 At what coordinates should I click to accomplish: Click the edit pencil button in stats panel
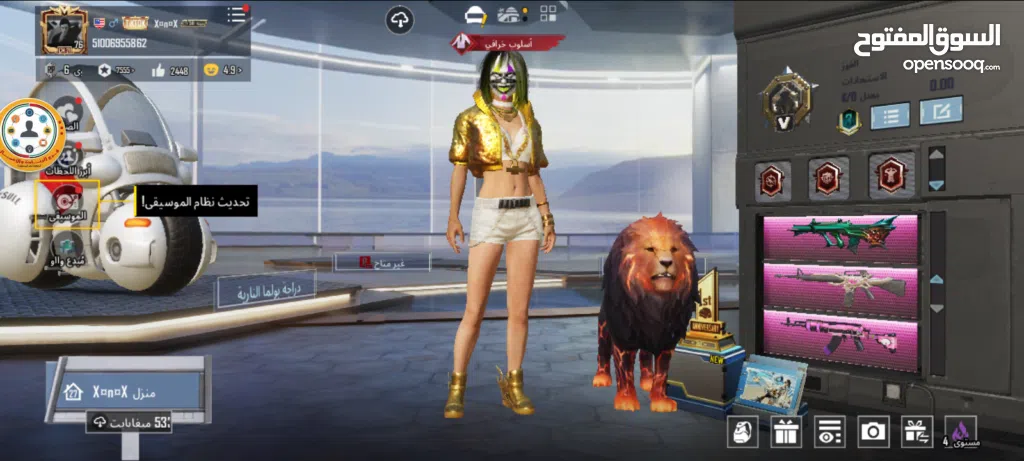(x=941, y=110)
